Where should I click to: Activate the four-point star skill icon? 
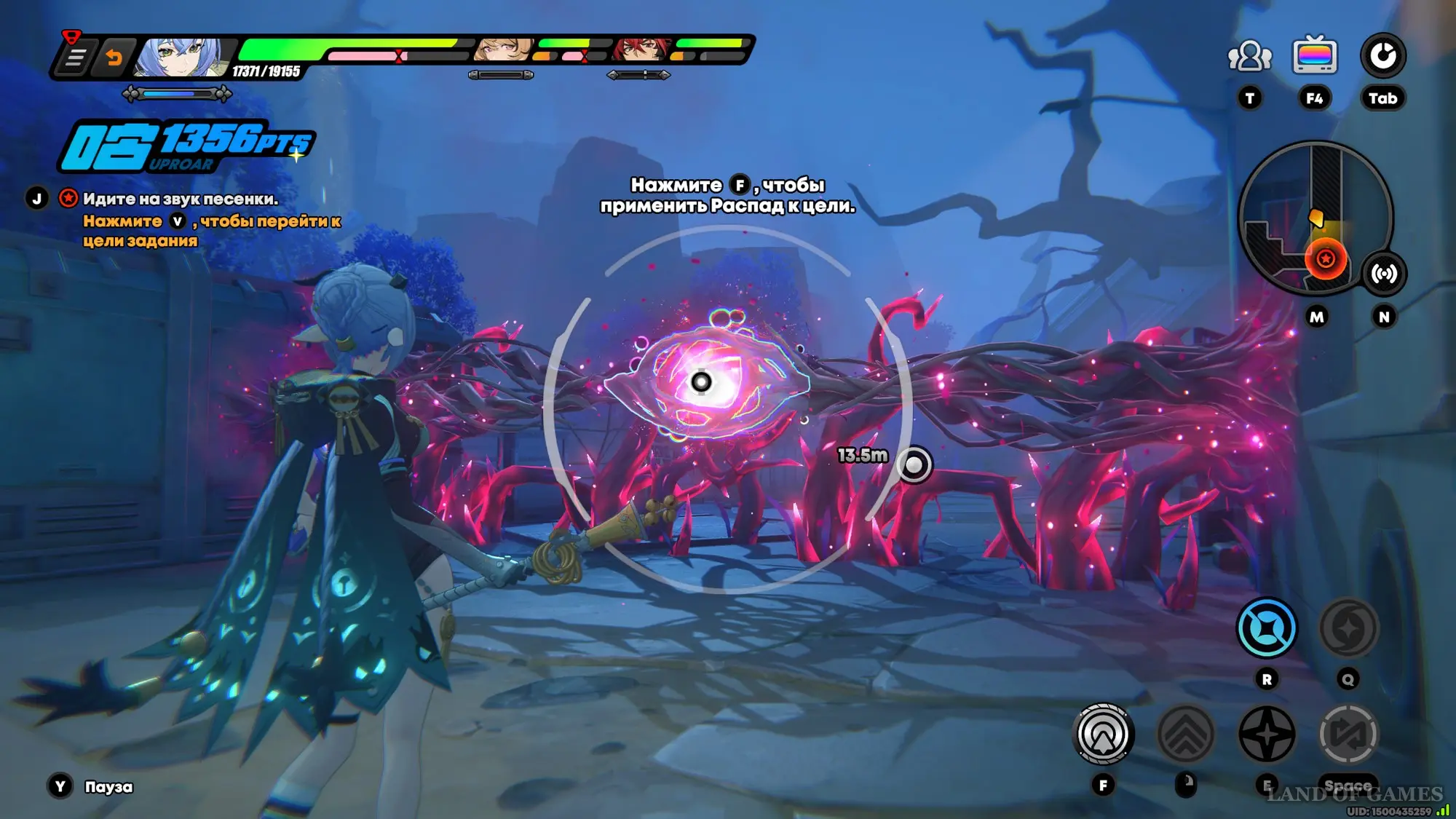1267,734
